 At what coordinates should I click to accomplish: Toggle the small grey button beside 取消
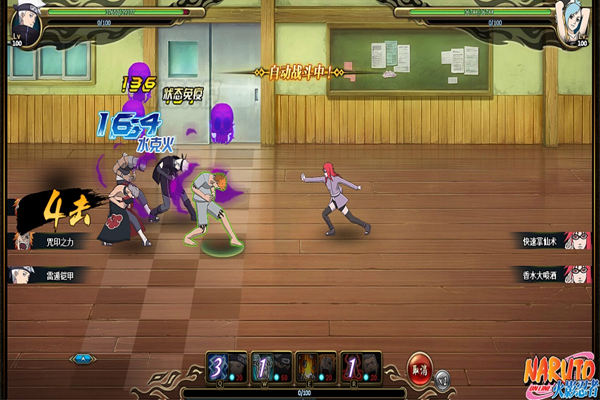[443, 378]
